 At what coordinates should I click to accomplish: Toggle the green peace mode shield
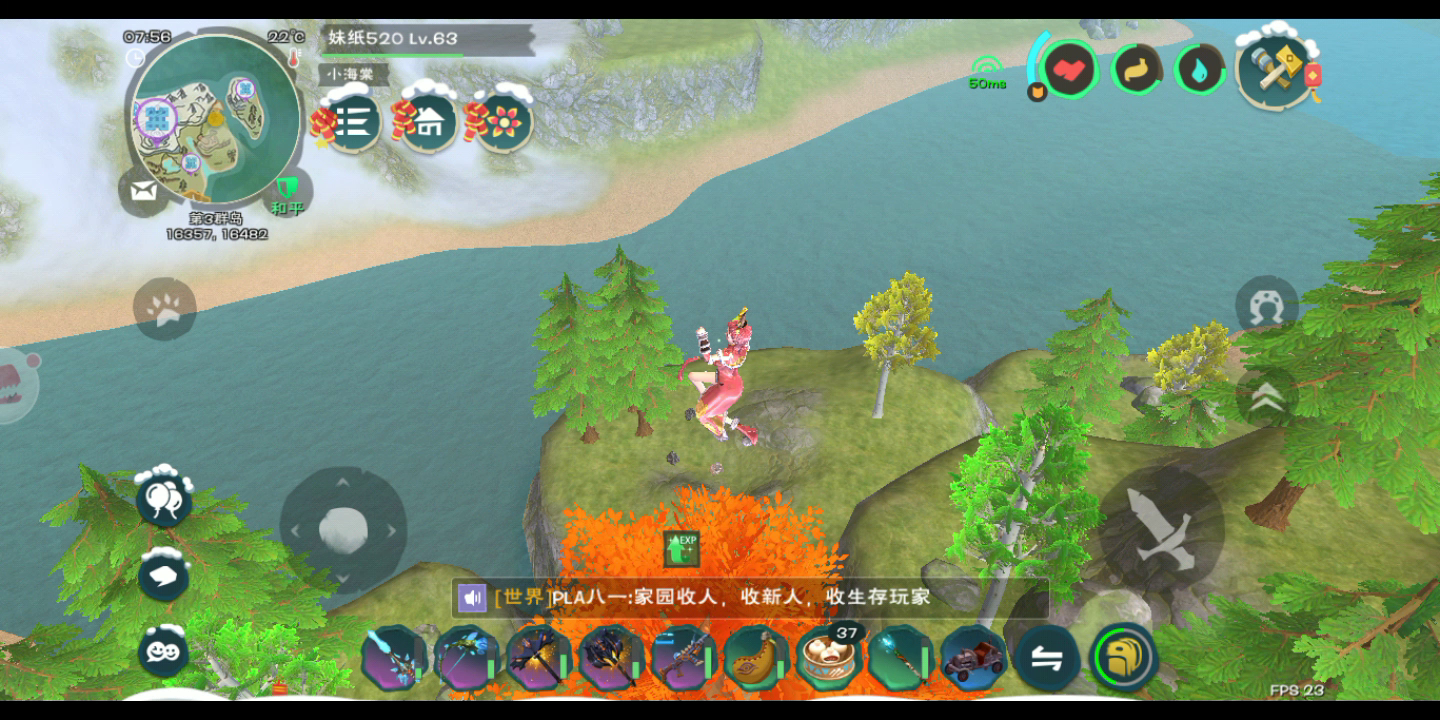click(x=288, y=191)
